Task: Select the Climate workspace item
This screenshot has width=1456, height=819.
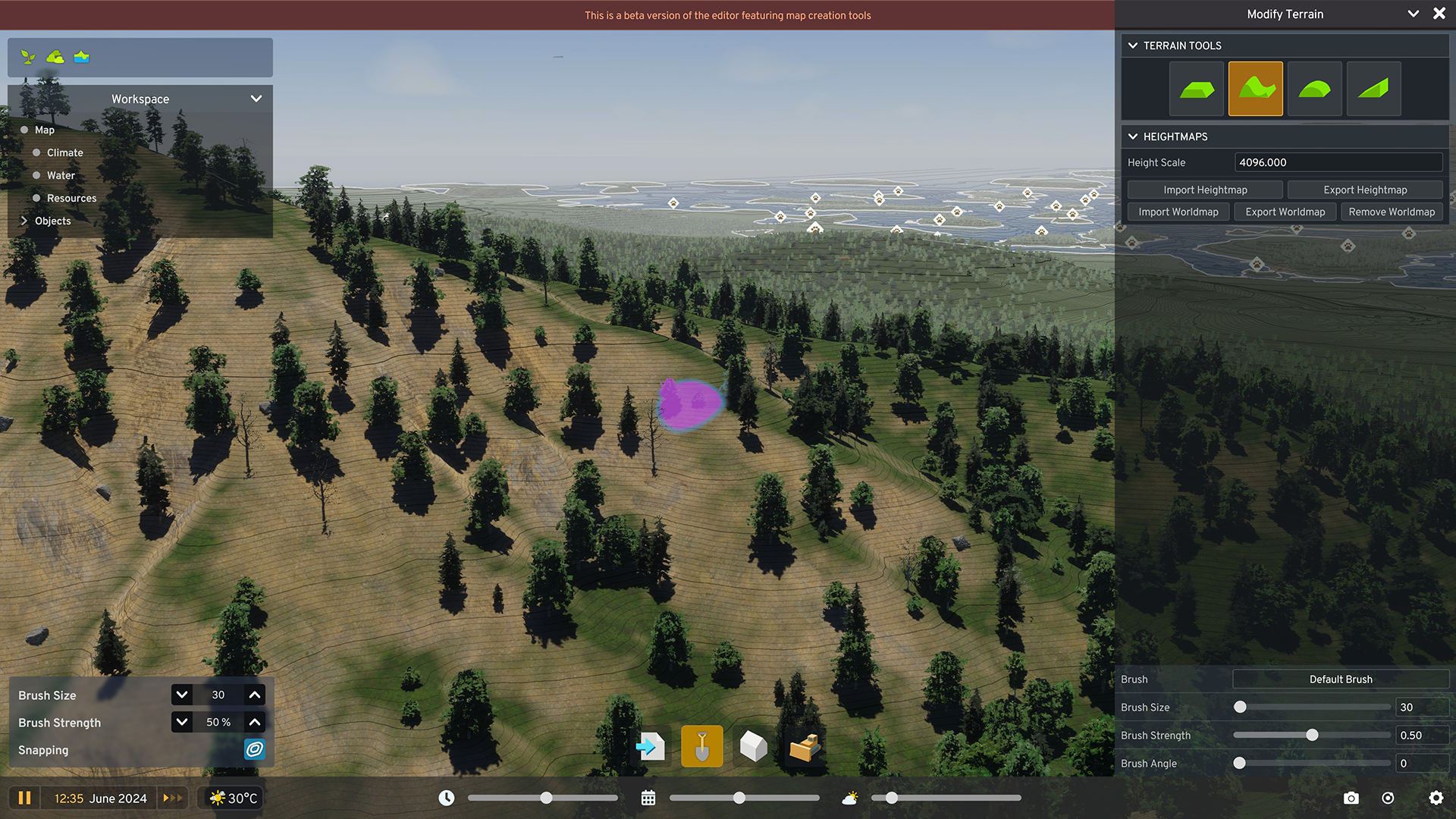Action: pyautogui.click(x=64, y=152)
